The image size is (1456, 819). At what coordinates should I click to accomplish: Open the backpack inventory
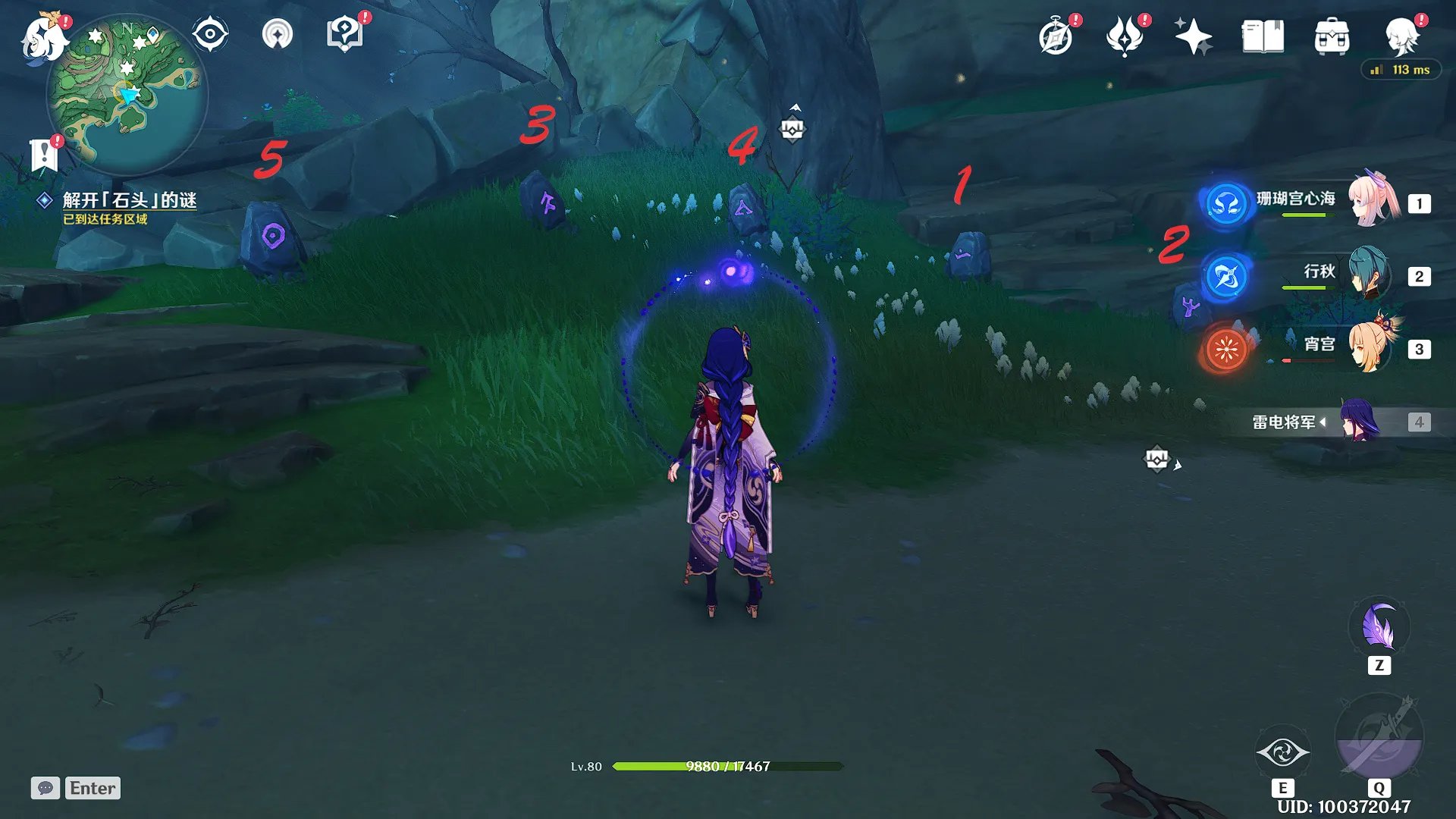(1332, 36)
